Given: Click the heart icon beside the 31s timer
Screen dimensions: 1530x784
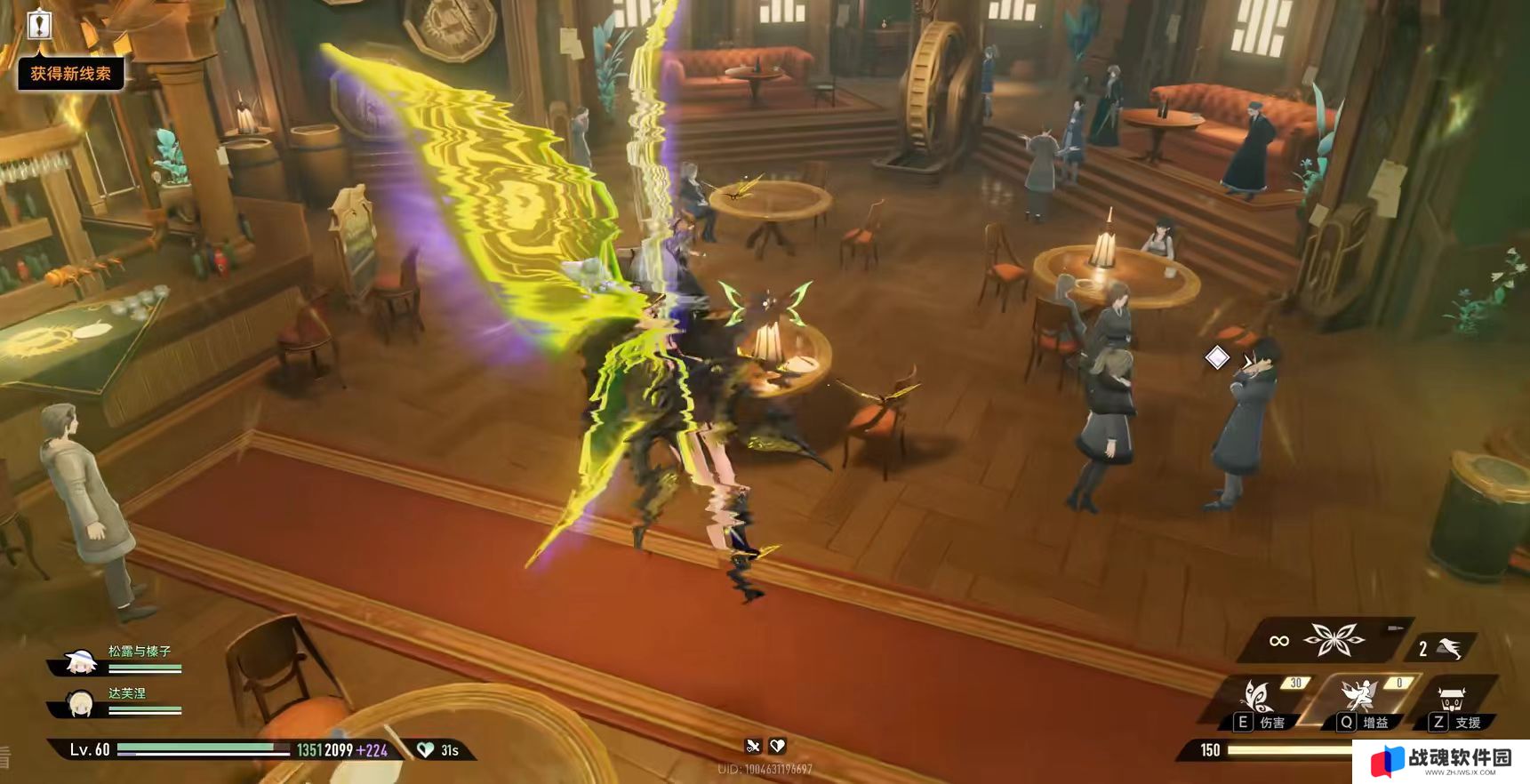Looking at the screenshot, I should [x=426, y=750].
